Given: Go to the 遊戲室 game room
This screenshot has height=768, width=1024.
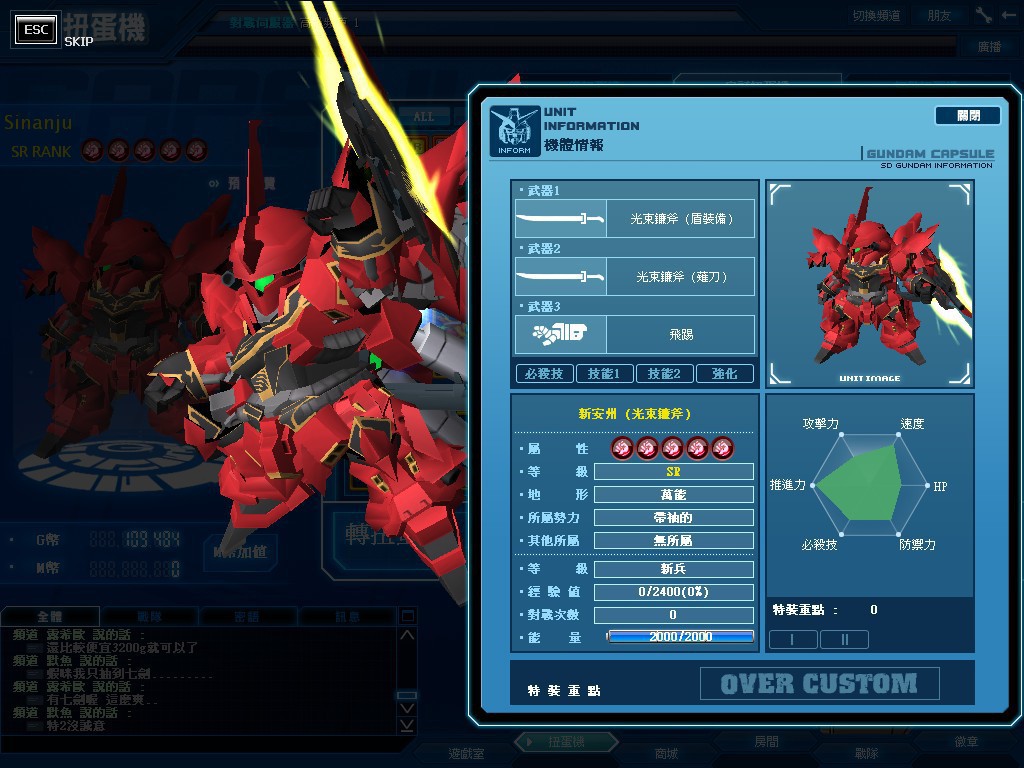Looking at the screenshot, I should point(466,753).
